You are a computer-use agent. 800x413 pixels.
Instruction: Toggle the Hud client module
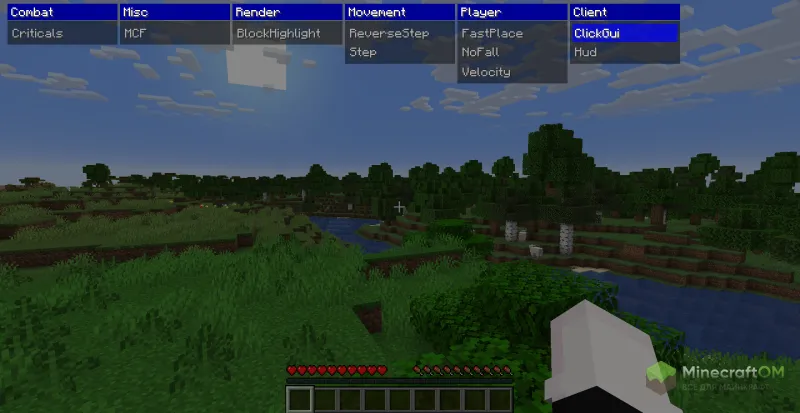[586, 52]
